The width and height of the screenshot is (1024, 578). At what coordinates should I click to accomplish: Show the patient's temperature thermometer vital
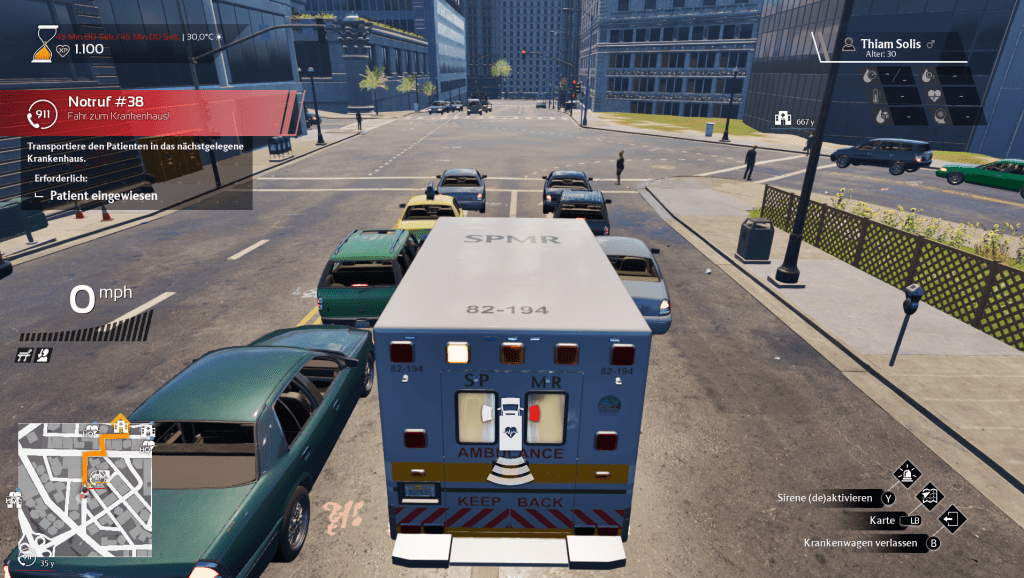pos(875,96)
